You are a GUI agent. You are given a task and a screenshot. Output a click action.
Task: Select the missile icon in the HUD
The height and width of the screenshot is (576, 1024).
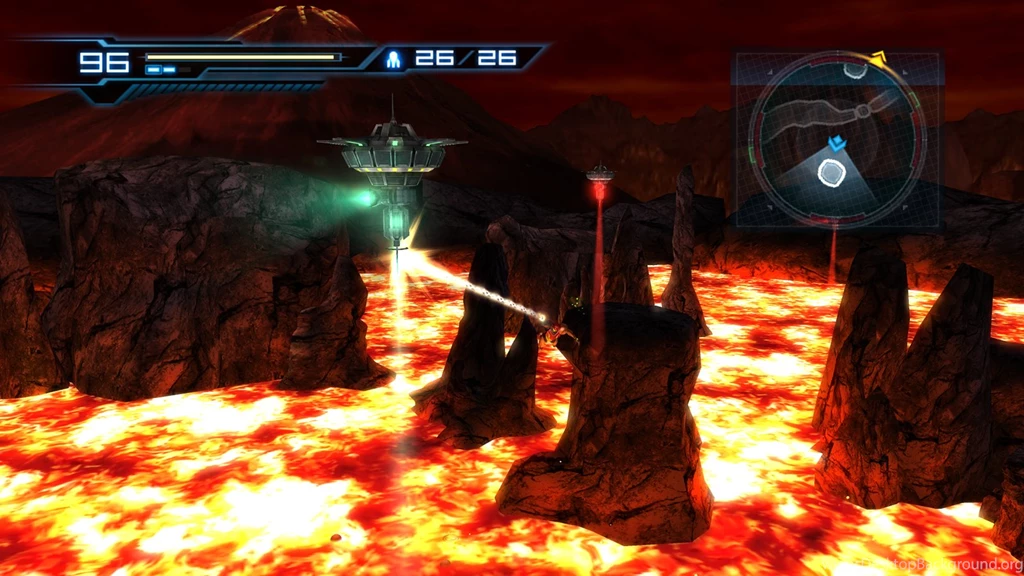[393, 59]
